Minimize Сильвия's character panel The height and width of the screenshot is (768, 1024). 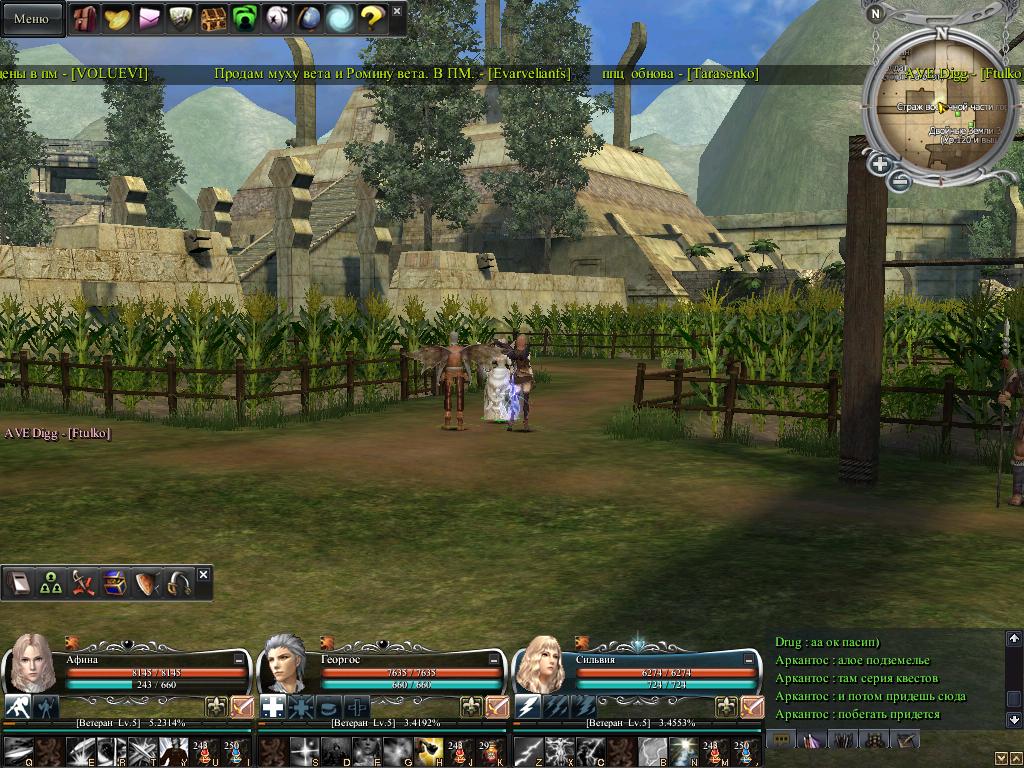[750, 660]
